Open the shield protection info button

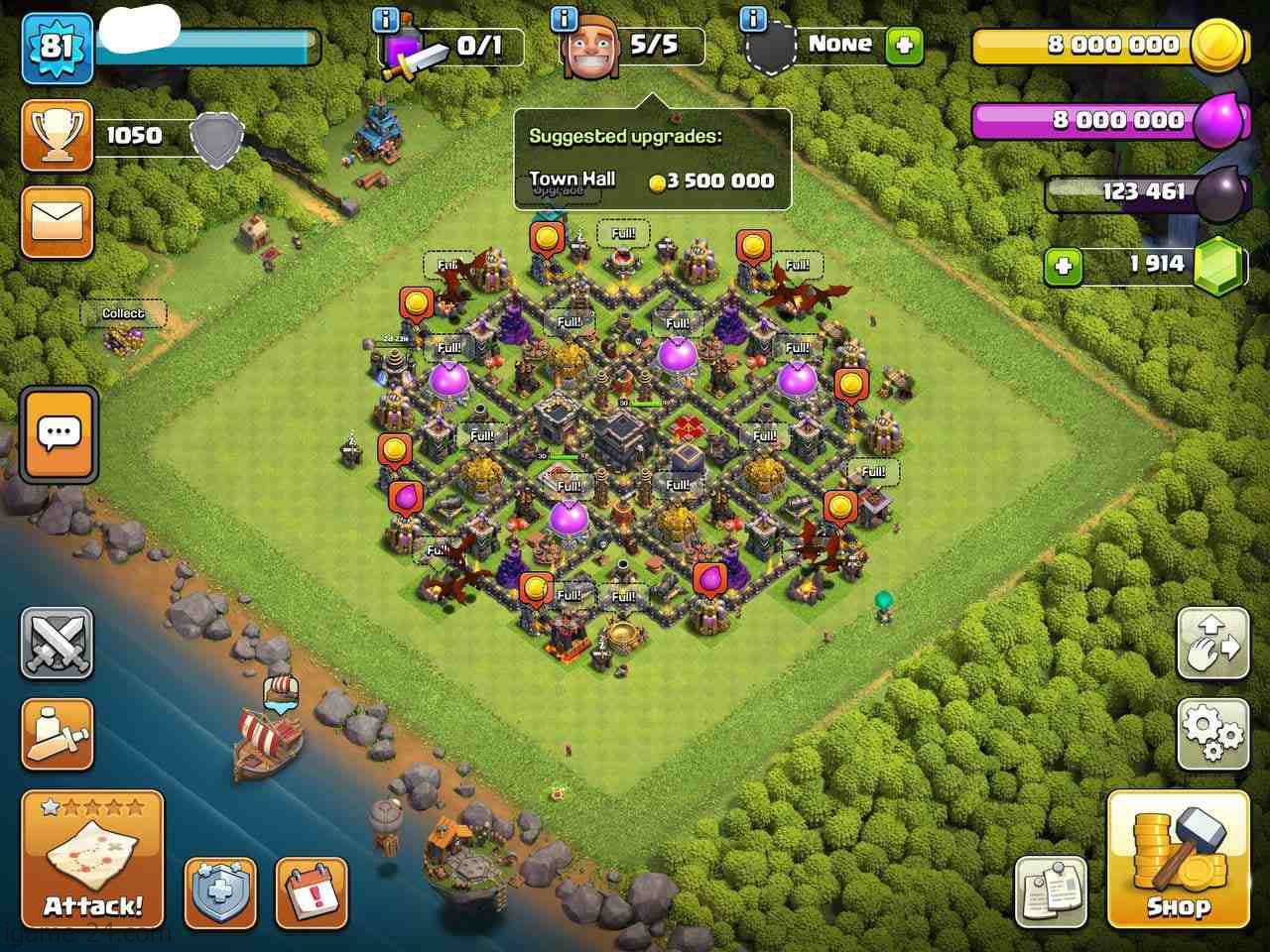tap(220, 891)
